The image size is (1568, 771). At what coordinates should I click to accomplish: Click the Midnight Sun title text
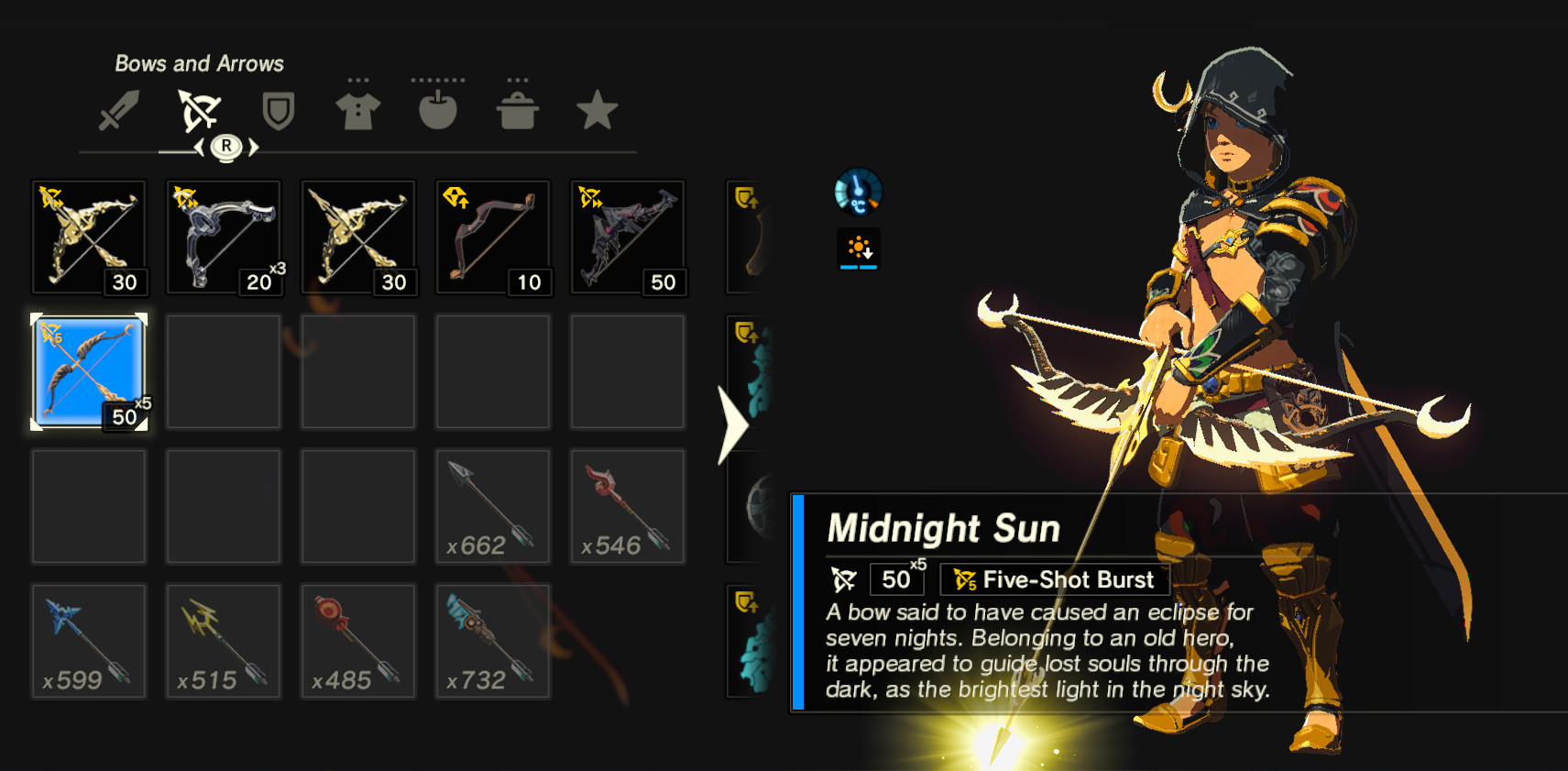(x=944, y=528)
